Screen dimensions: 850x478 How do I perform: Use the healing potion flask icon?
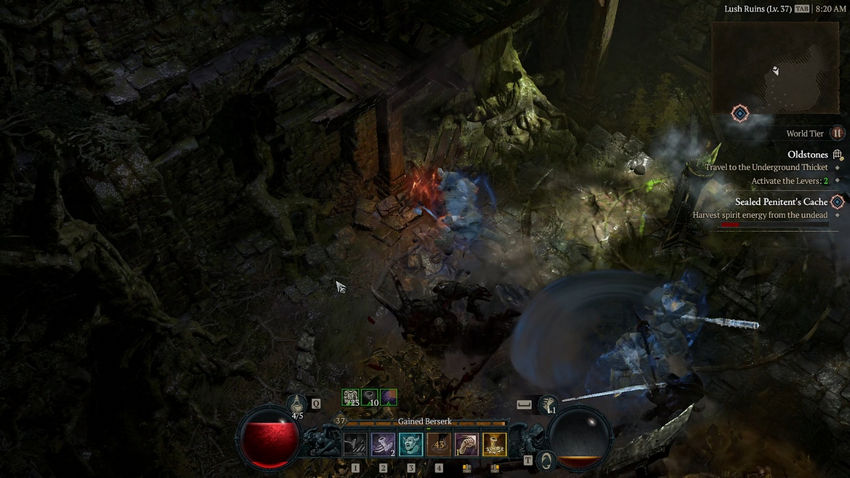tap(297, 403)
